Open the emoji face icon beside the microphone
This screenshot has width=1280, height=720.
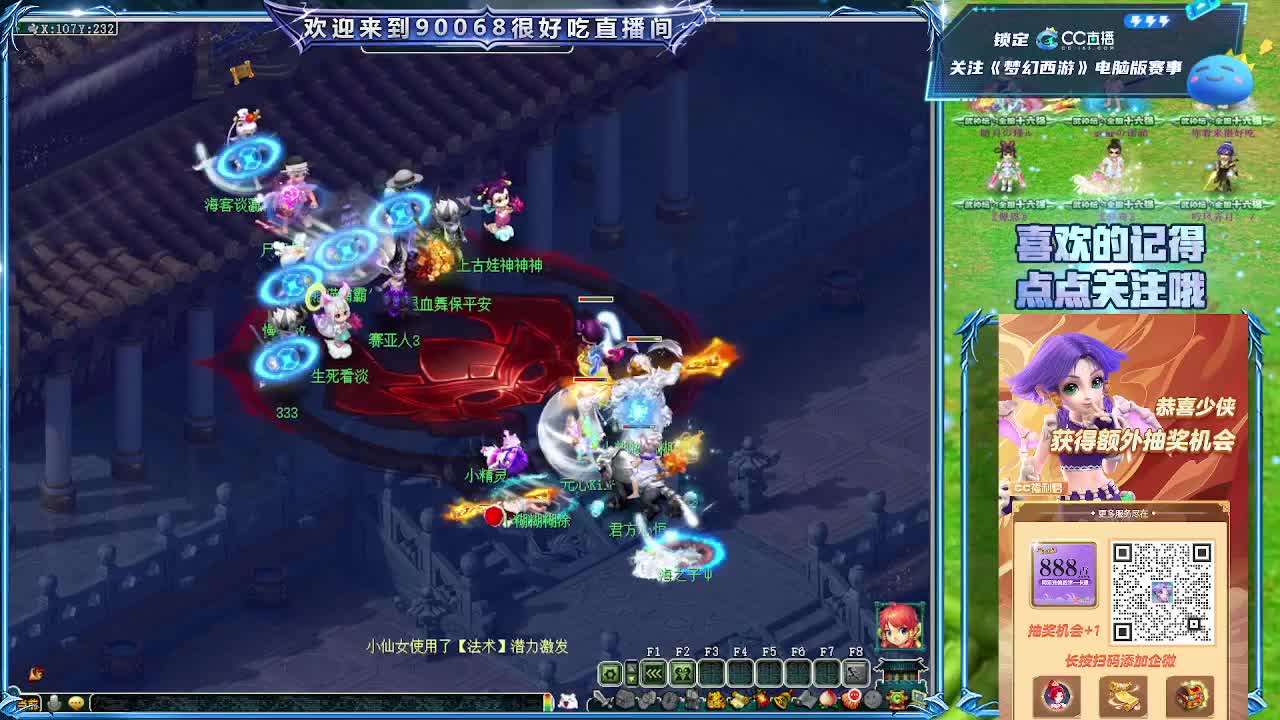tap(75, 703)
